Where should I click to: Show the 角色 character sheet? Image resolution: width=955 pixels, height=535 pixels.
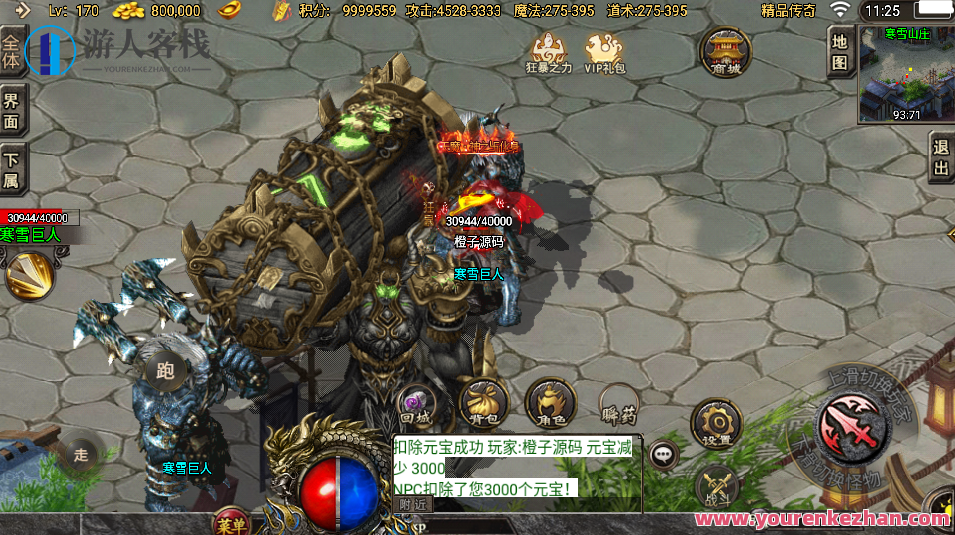pos(549,404)
